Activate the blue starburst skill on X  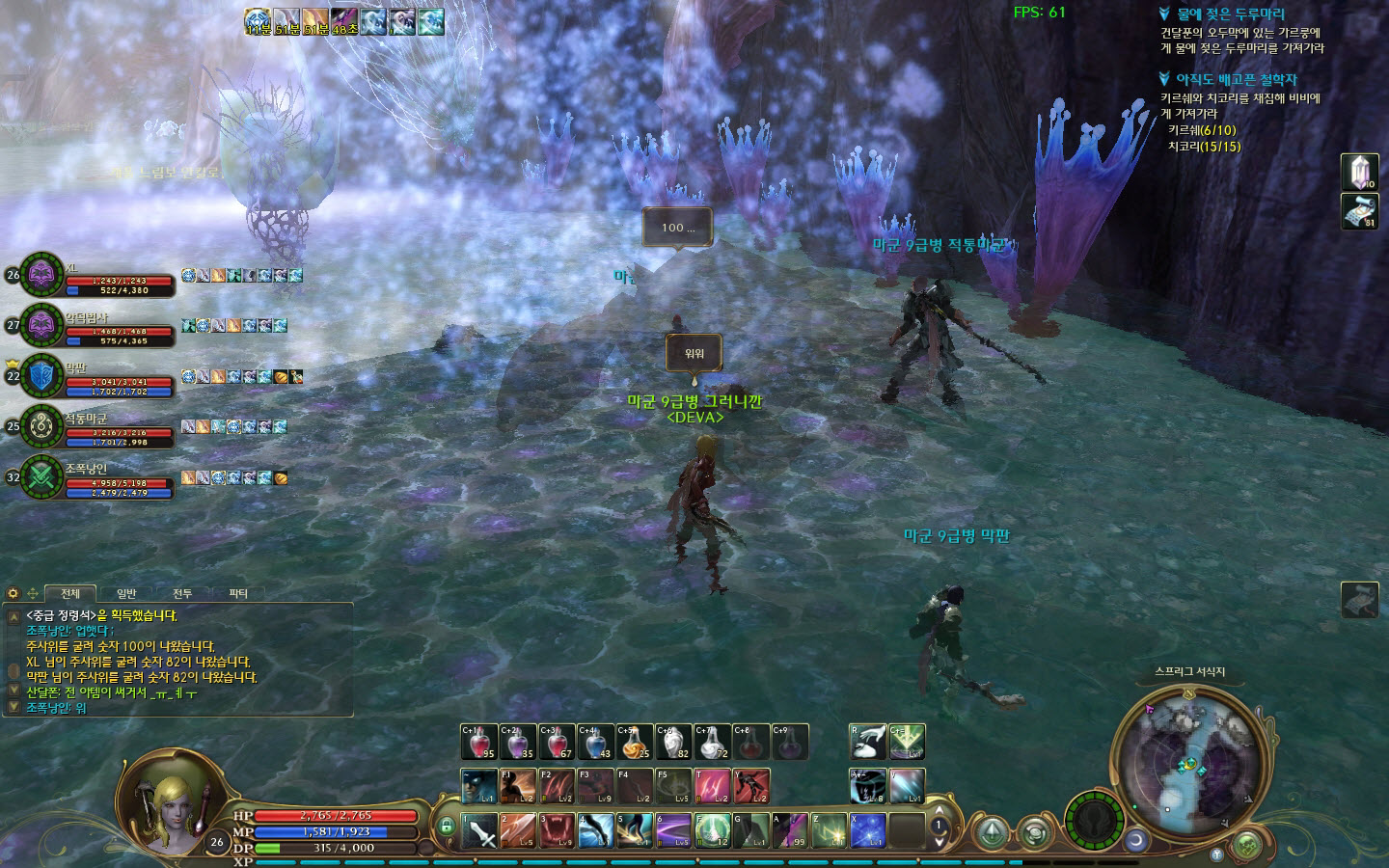[867, 831]
